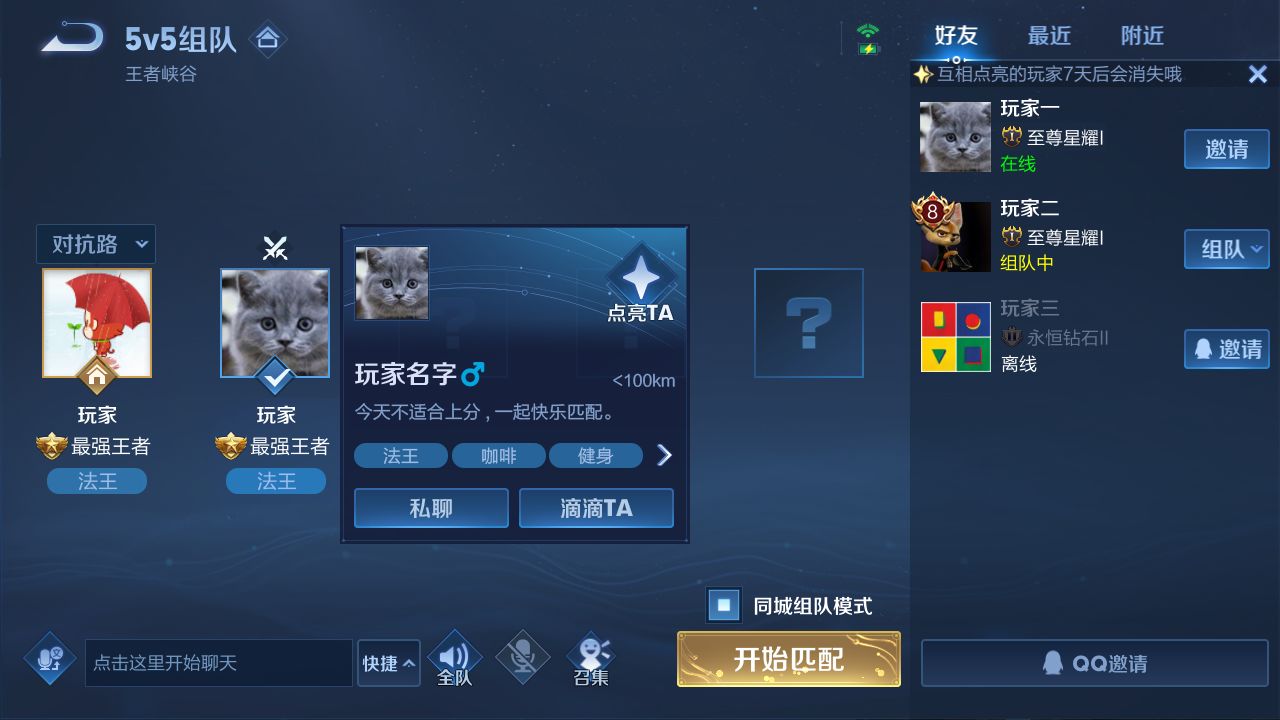Viewport: 1280px width, 720px height.
Task: Click the 滴滴TA button on profile card
Action: click(596, 508)
